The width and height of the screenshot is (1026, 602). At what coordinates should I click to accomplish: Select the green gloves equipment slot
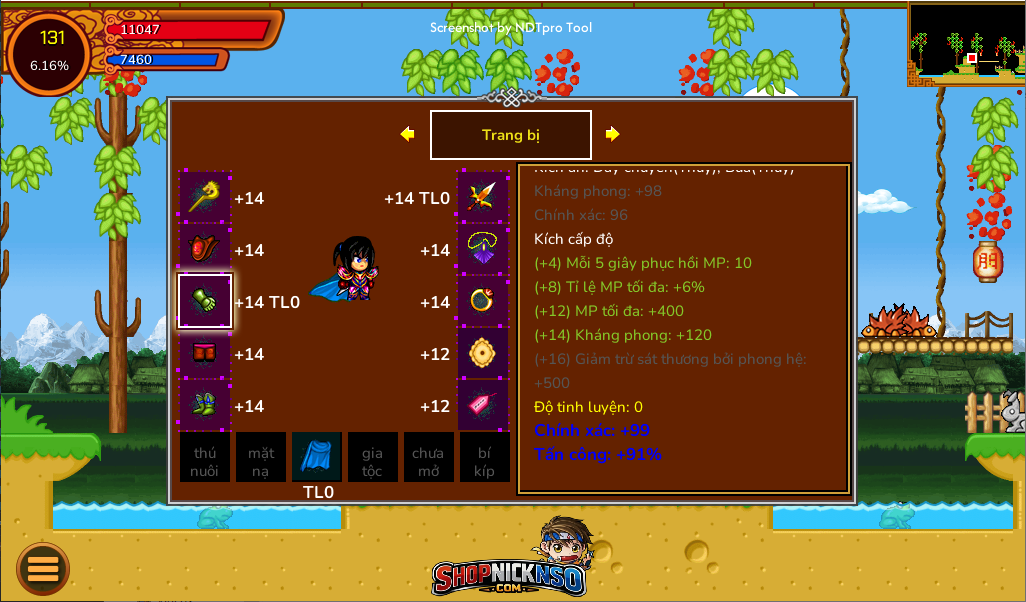coord(205,301)
